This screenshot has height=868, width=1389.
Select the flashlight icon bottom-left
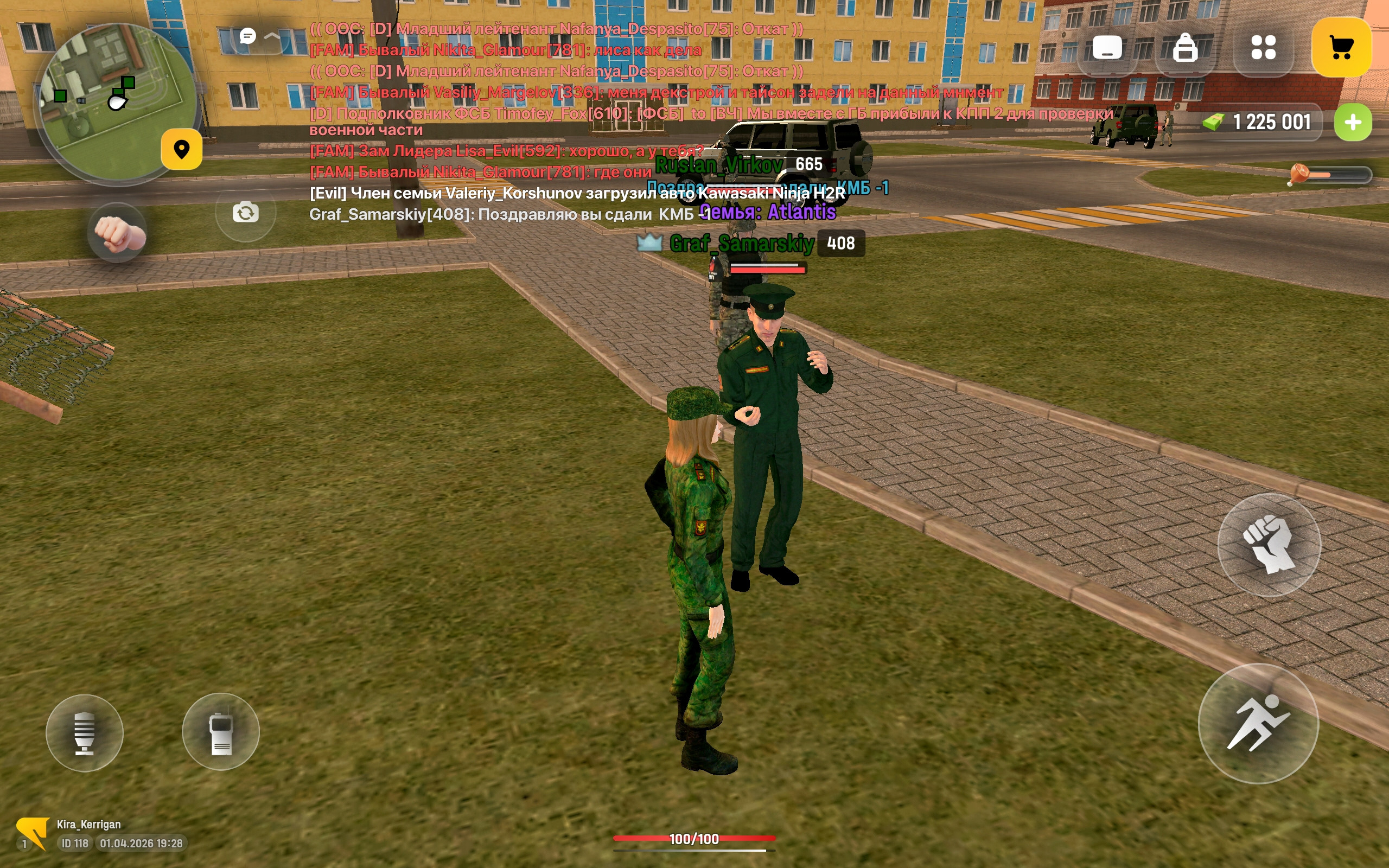pyautogui.click(x=84, y=730)
